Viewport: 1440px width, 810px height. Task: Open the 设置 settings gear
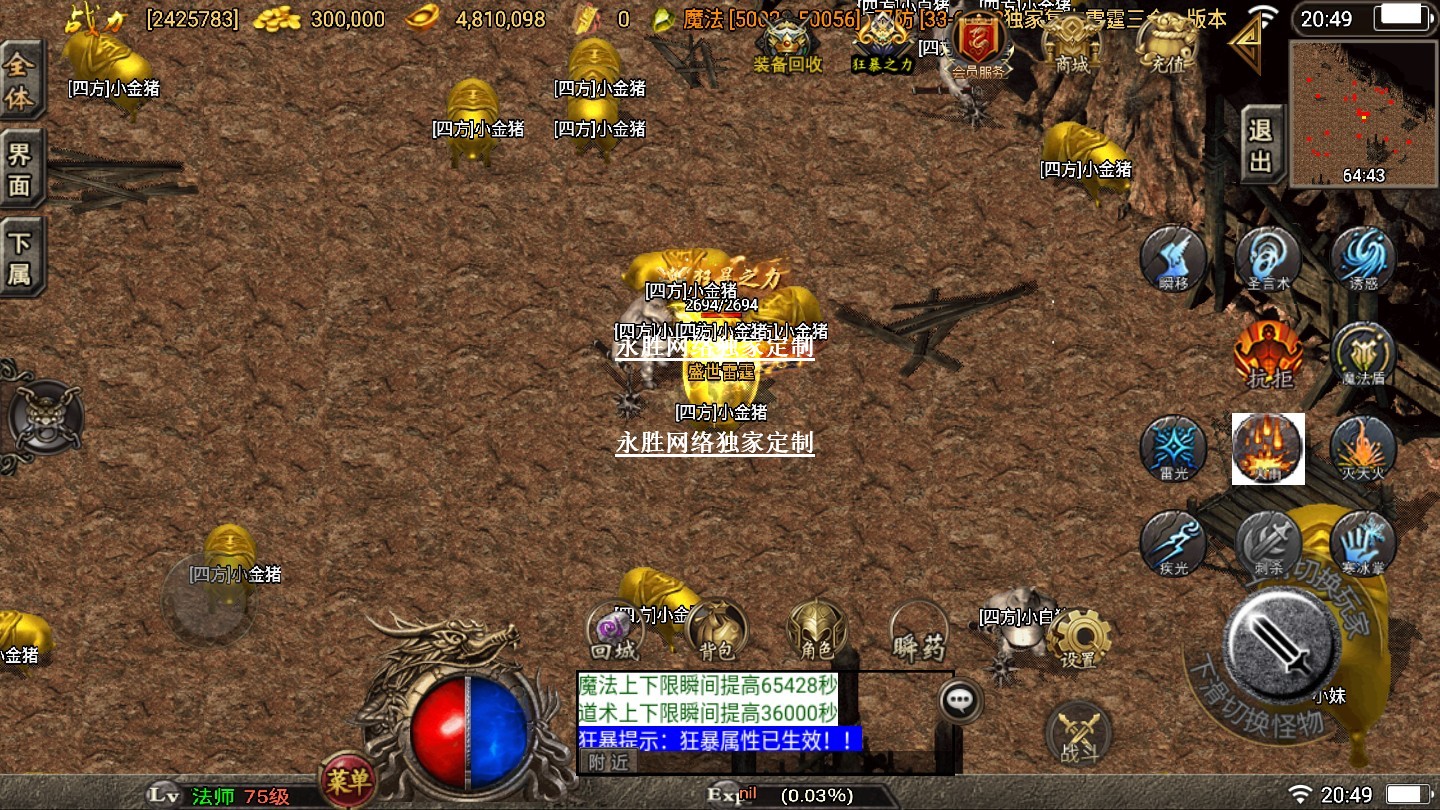pos(1080,637)
